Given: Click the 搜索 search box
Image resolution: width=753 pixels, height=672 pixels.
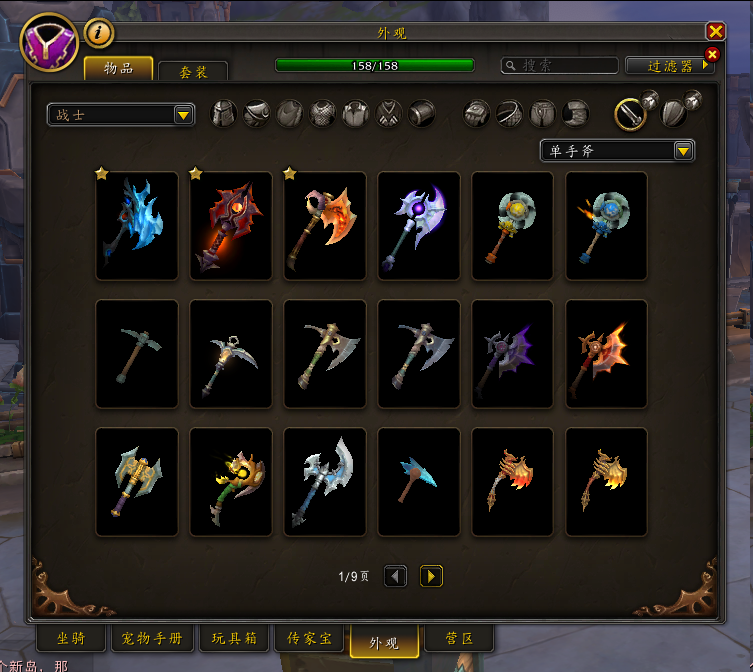Looking at the screenshot, I should (560, 65).
